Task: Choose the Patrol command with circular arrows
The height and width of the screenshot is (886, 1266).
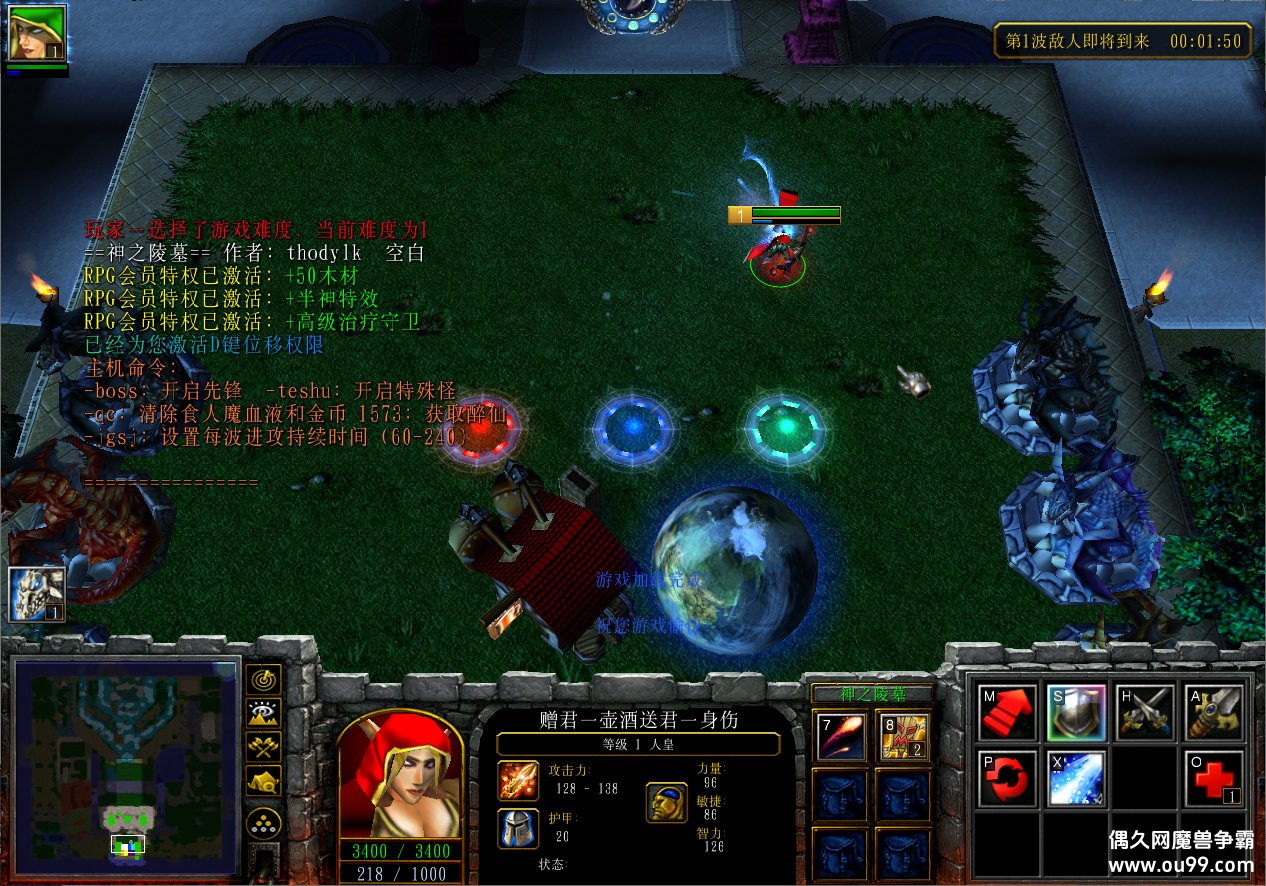Action: [x=1007, y=777]
